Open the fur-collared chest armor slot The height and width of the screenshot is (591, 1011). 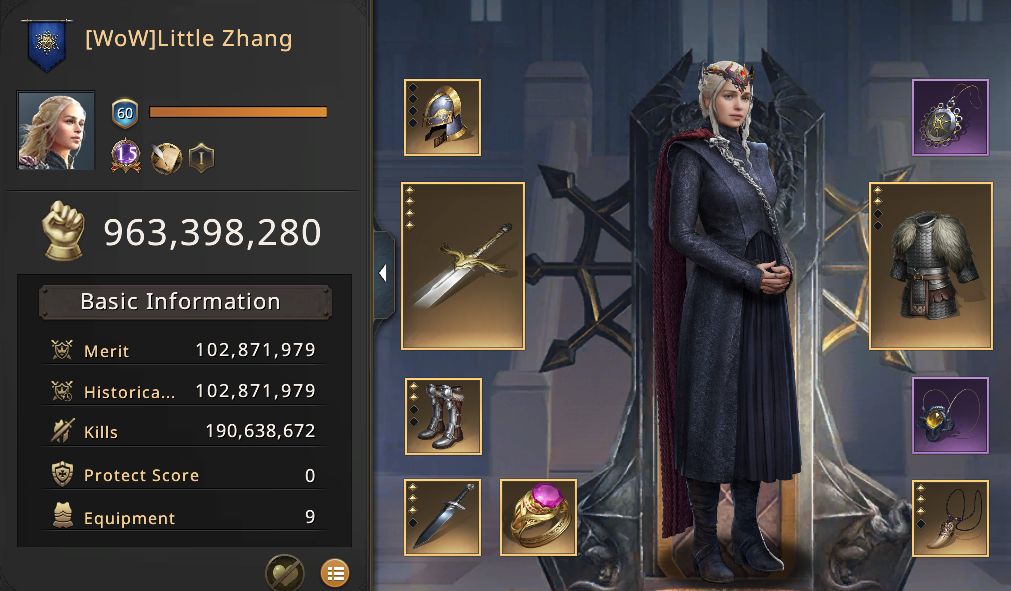pos(931,265)
